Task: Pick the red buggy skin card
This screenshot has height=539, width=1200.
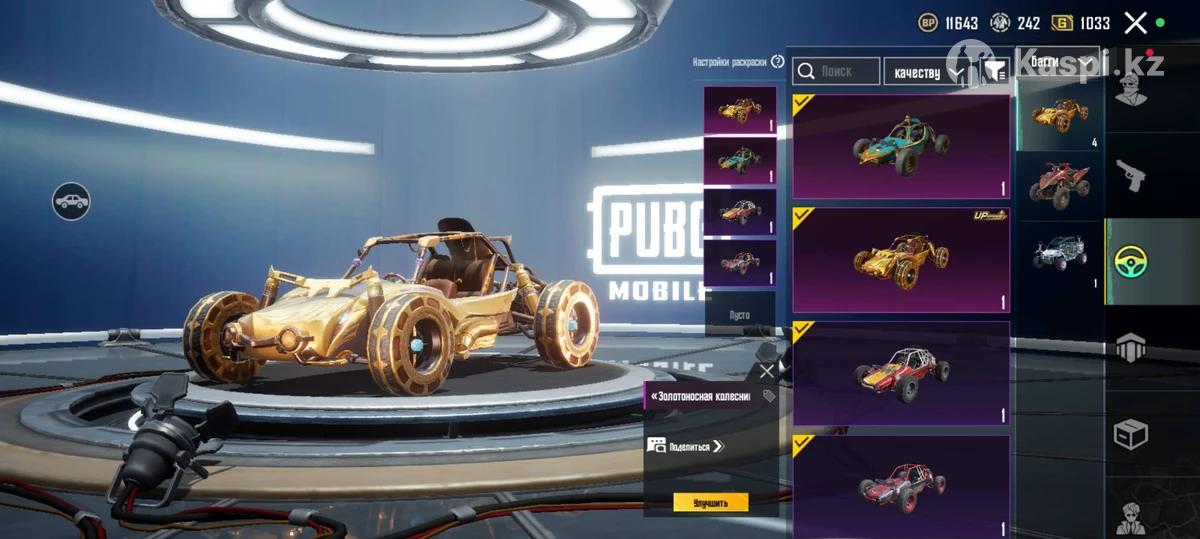Action: click(900, 485)
